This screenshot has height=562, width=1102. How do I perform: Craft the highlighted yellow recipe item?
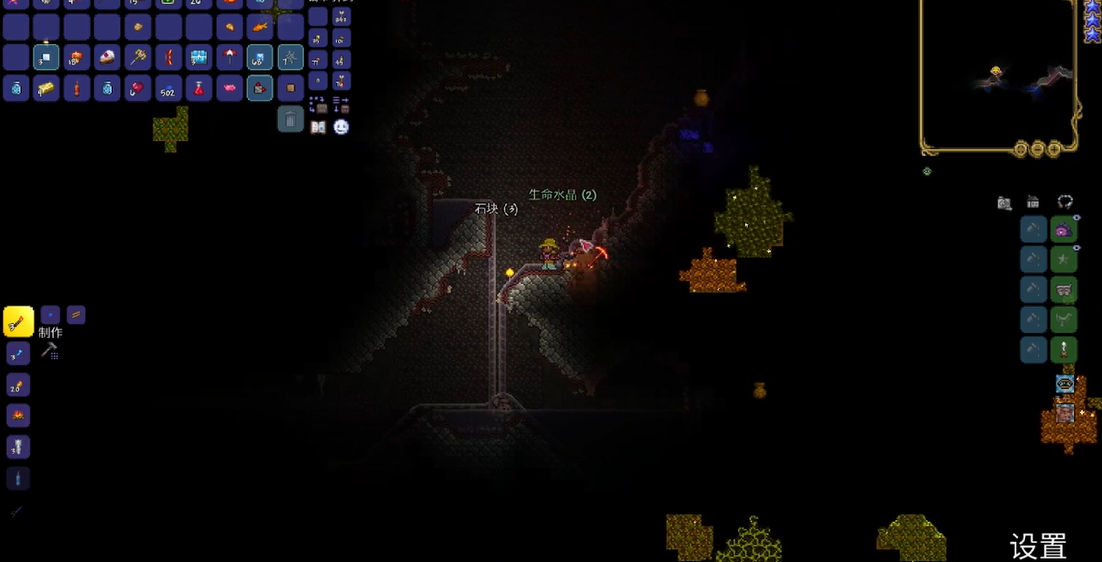(x=18, y=321)
